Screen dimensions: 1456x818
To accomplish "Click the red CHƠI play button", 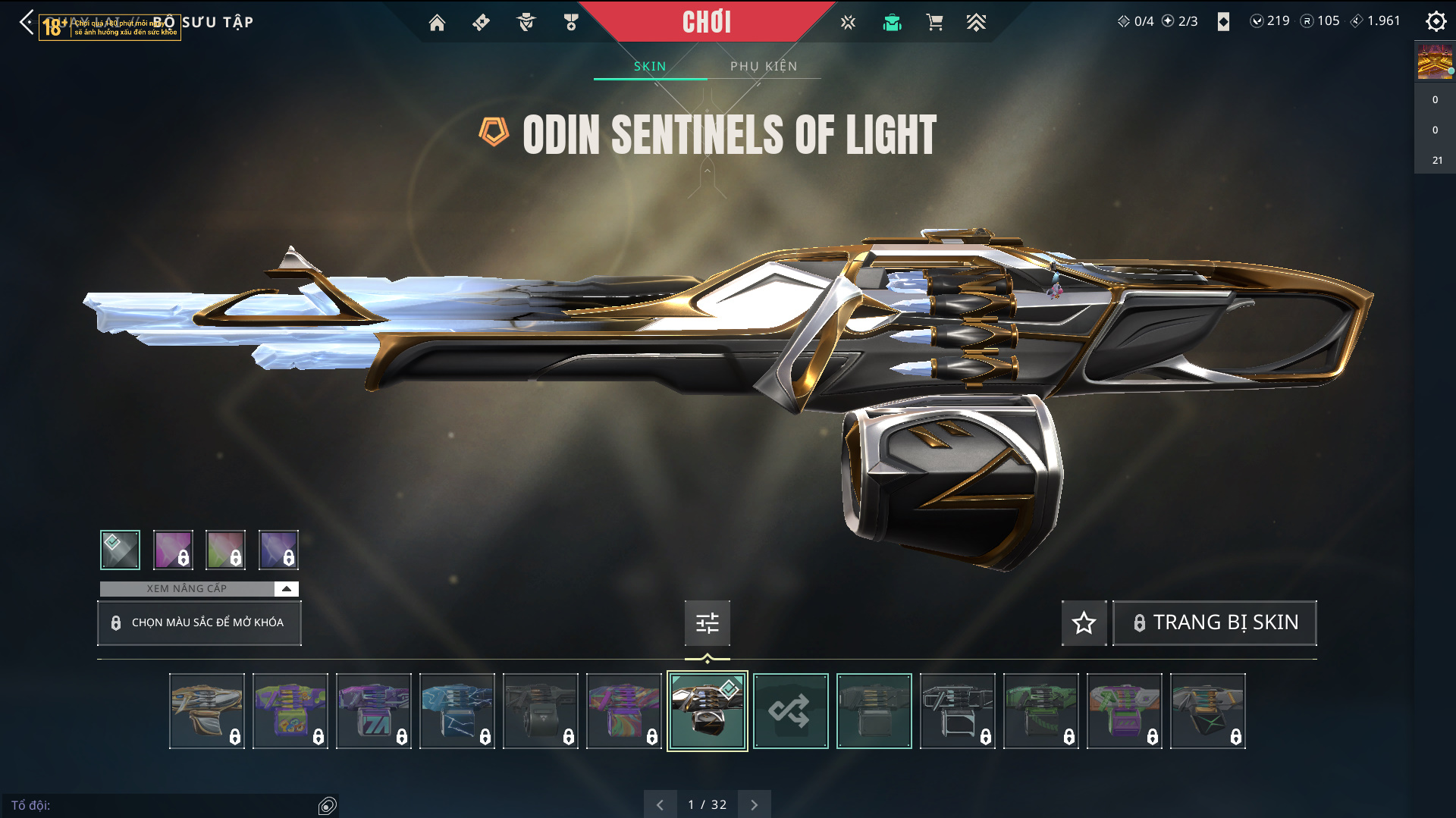I will (707, 22).
